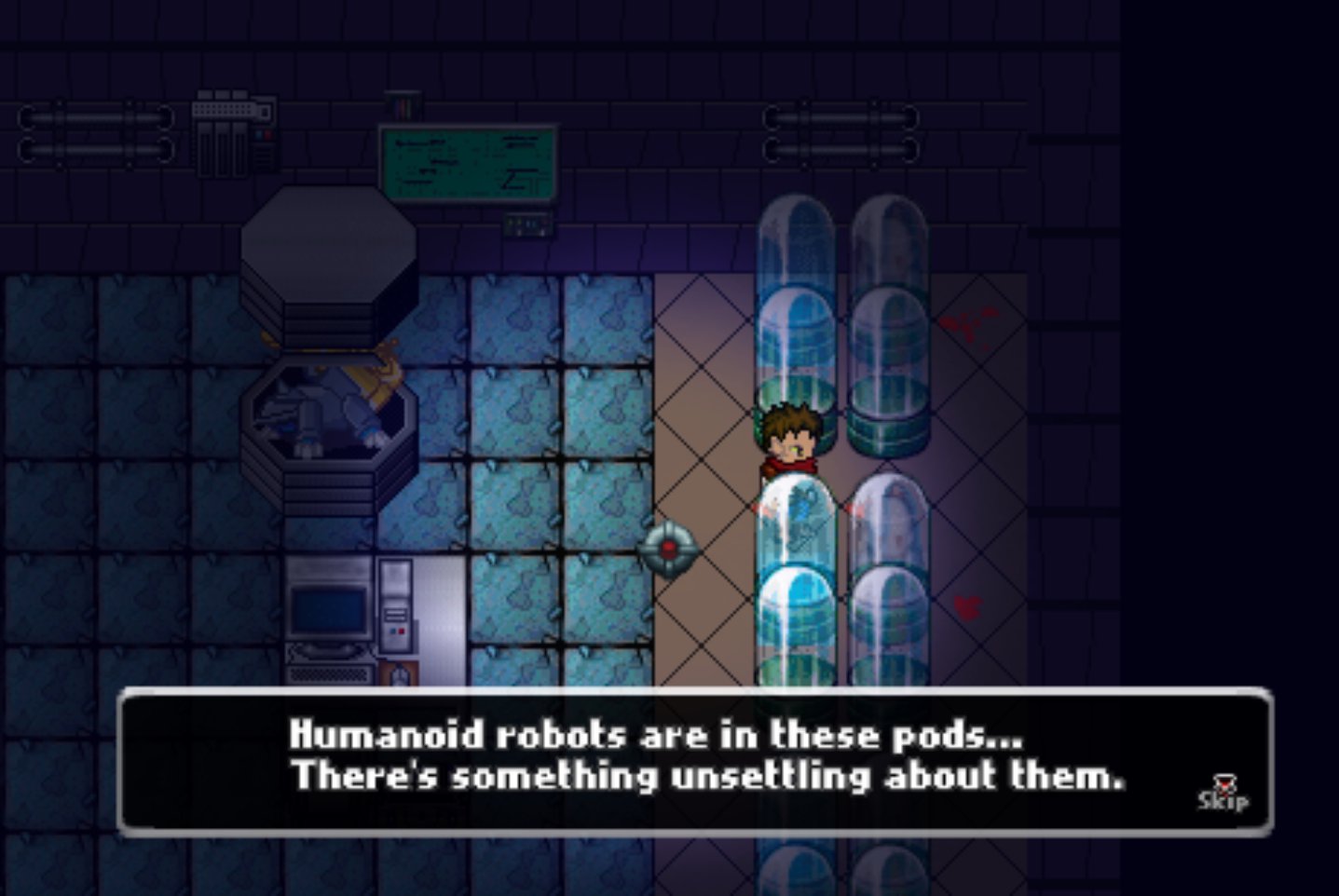
Task: Advance the humanoid robots dialogue box
Action: [694, 760]
